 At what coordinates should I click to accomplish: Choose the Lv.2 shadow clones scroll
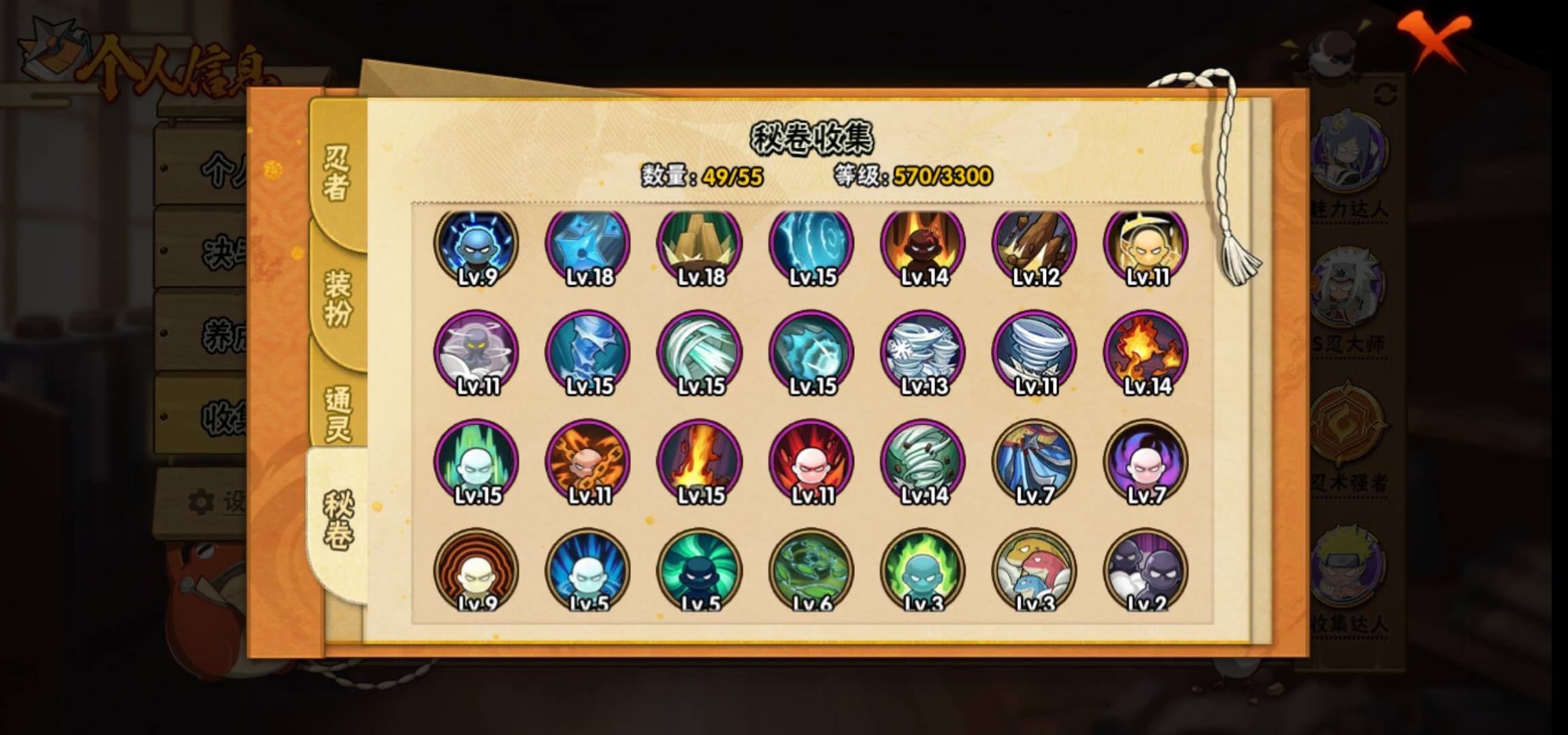(x=1146, y=570)
